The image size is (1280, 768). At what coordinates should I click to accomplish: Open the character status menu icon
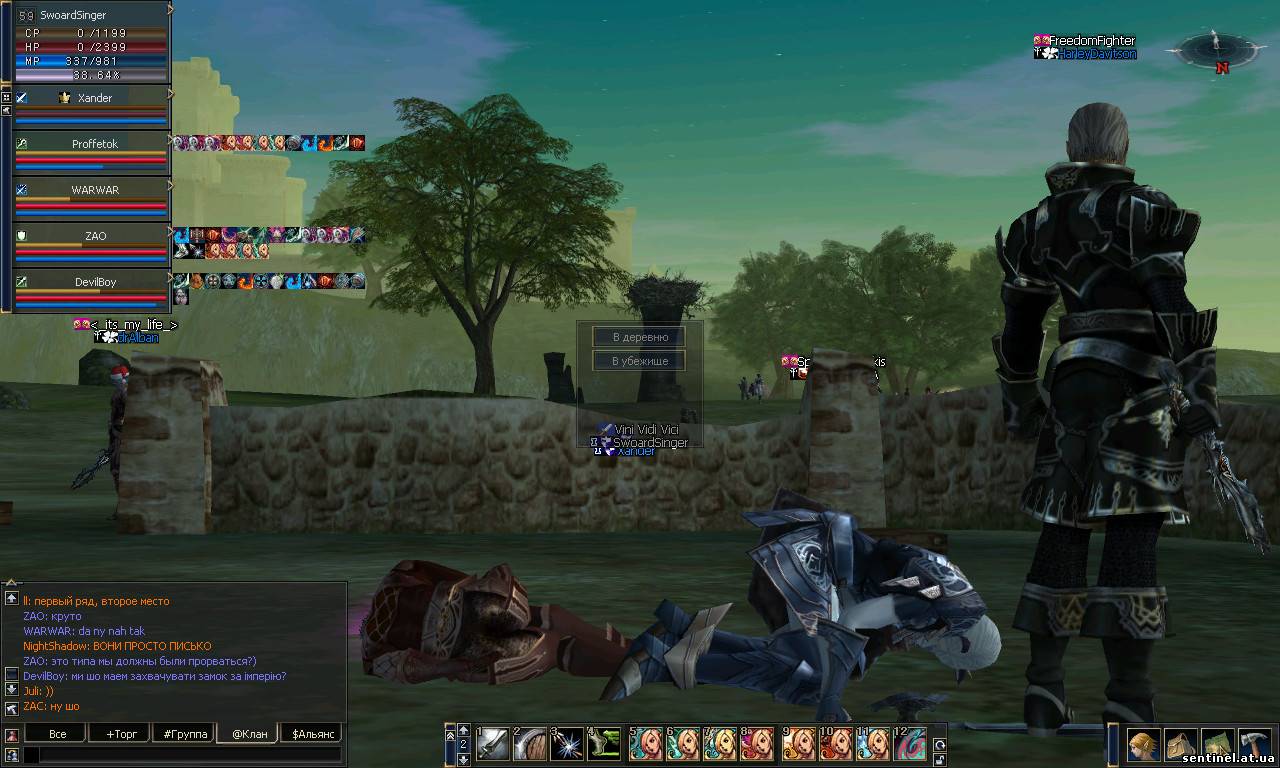1144,746
